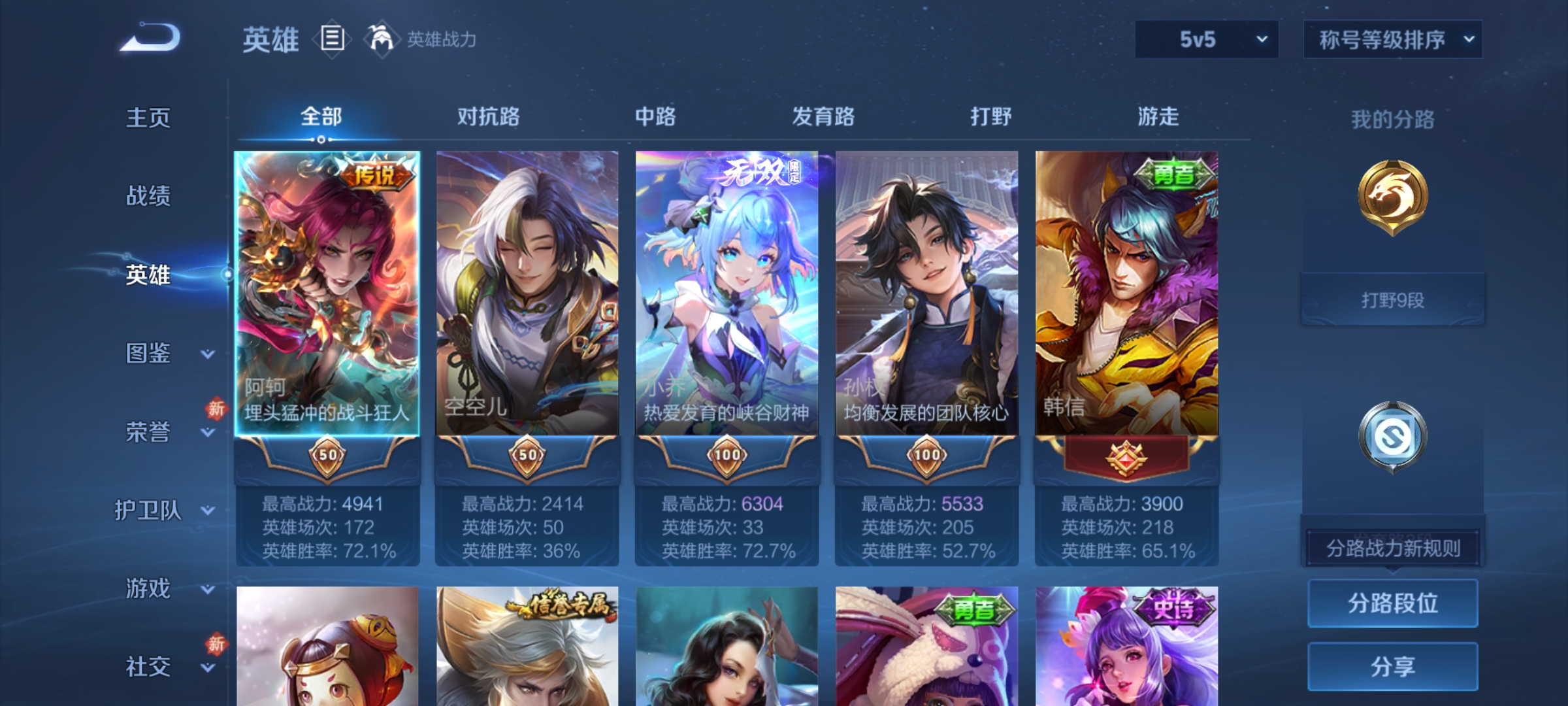Click the back arrow icon top left
This screenshot has width=1568, height=706.
coord(152,36)
